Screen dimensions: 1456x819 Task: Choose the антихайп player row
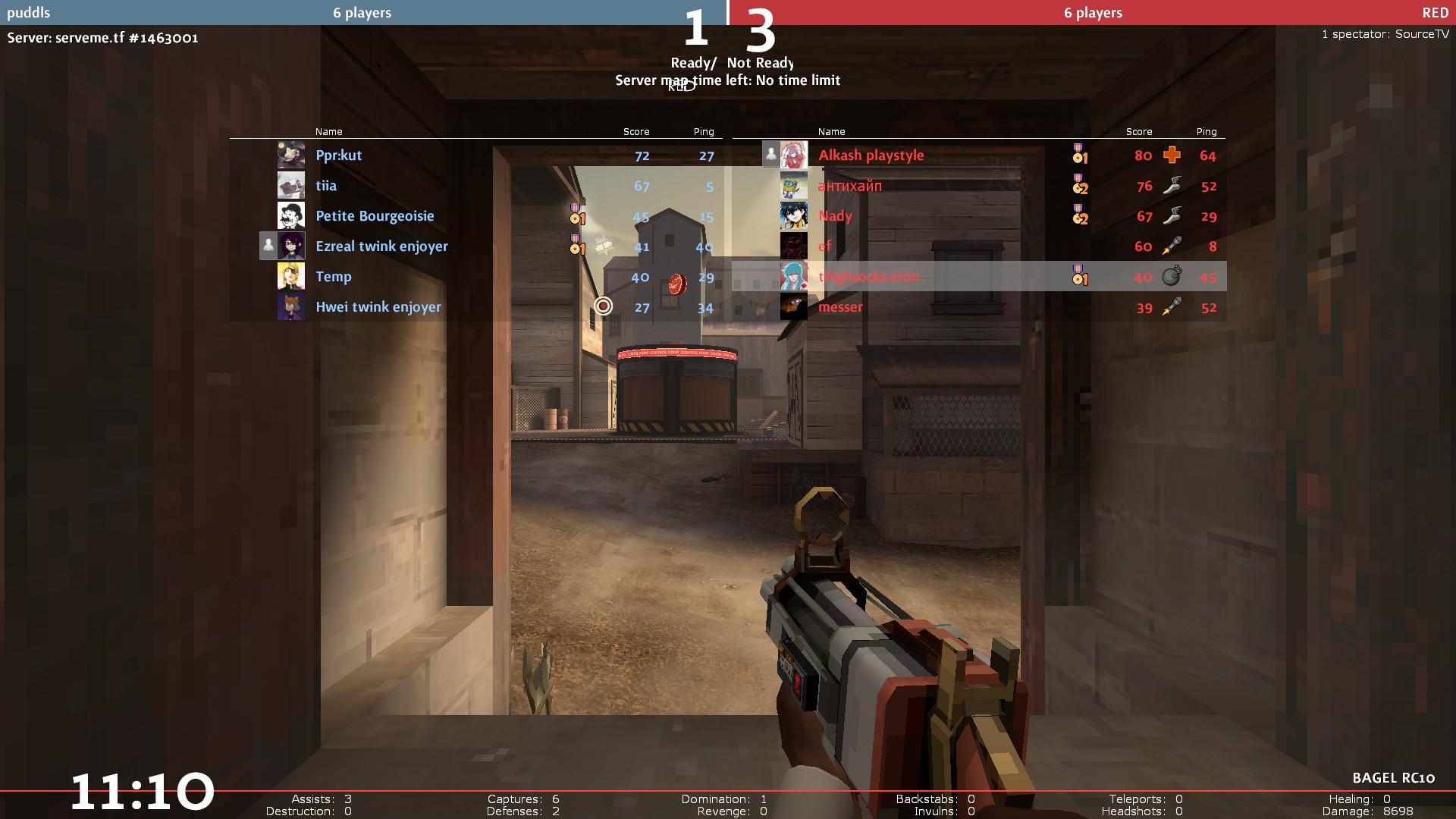pos(849,186)
